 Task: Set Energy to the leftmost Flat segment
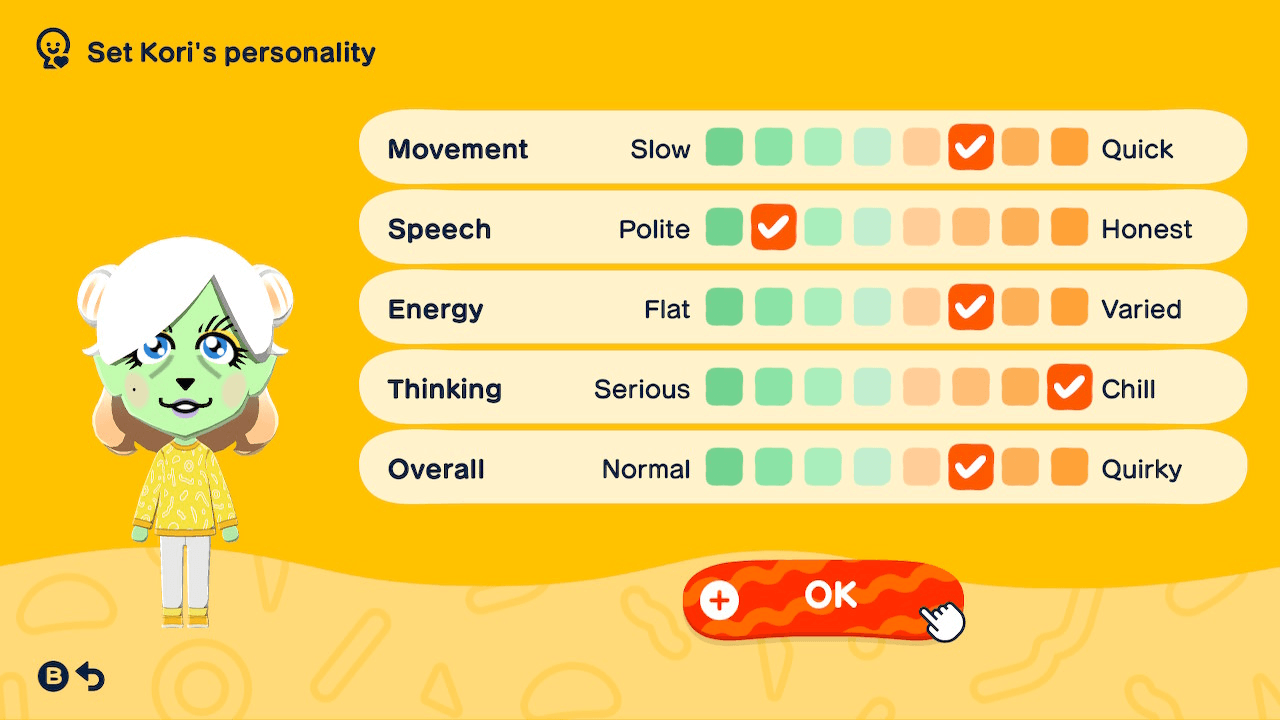pos(724,307)
